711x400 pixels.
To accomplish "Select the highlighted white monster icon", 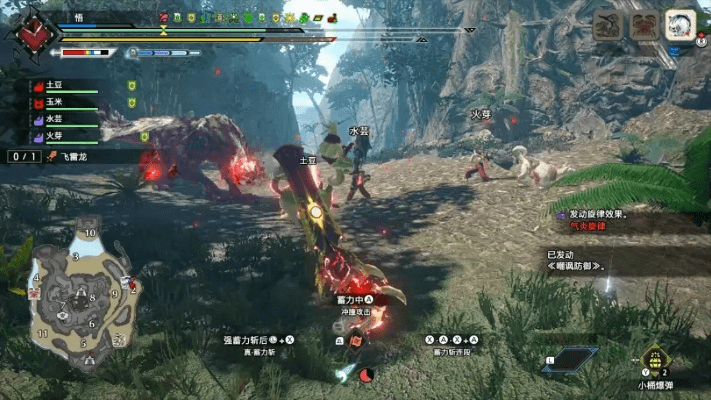I will coord(680,25).
